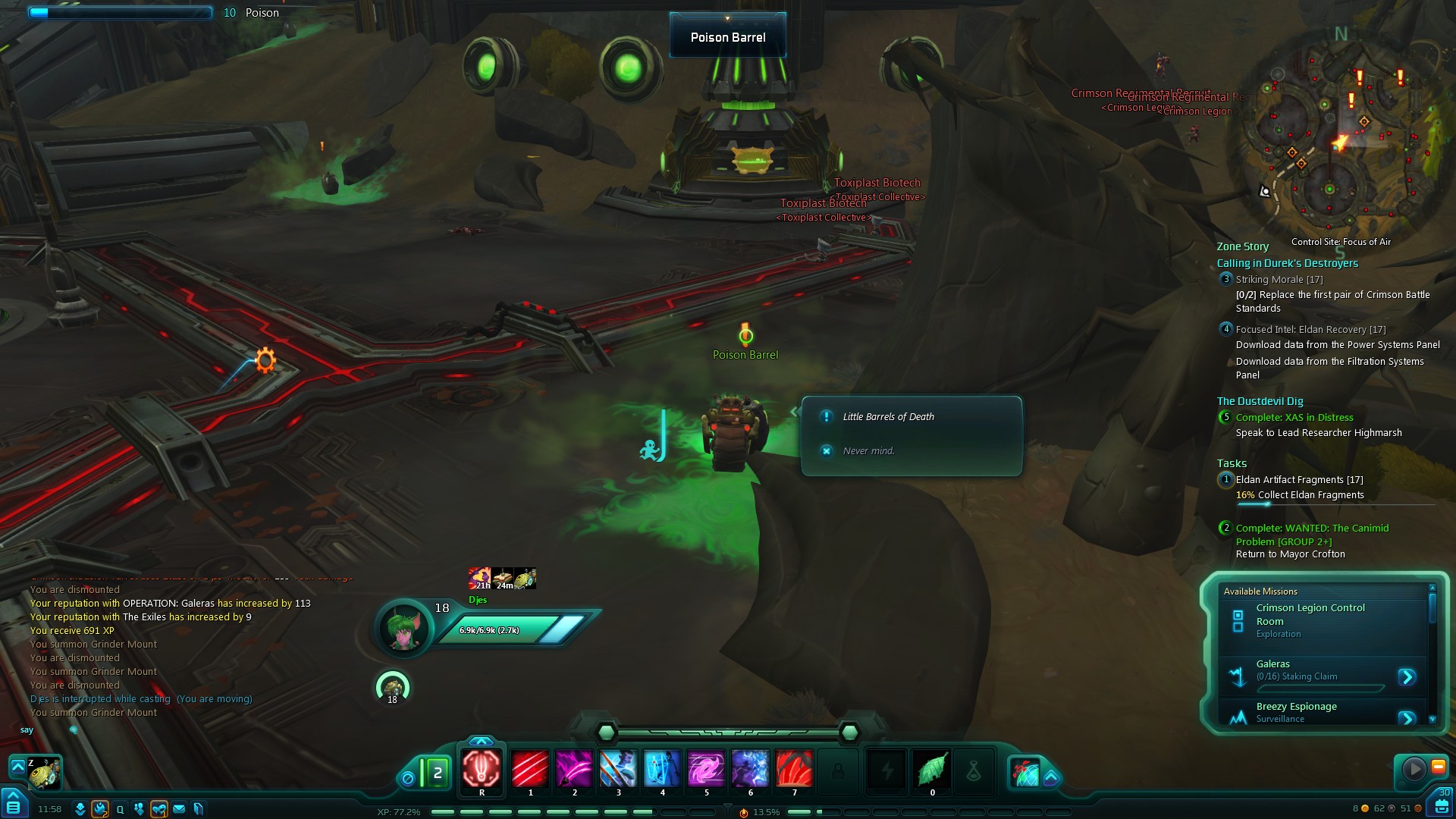Expand the arrow above the innate ability slot
This screenshot has height=819, width=1456.
[482, 741]
